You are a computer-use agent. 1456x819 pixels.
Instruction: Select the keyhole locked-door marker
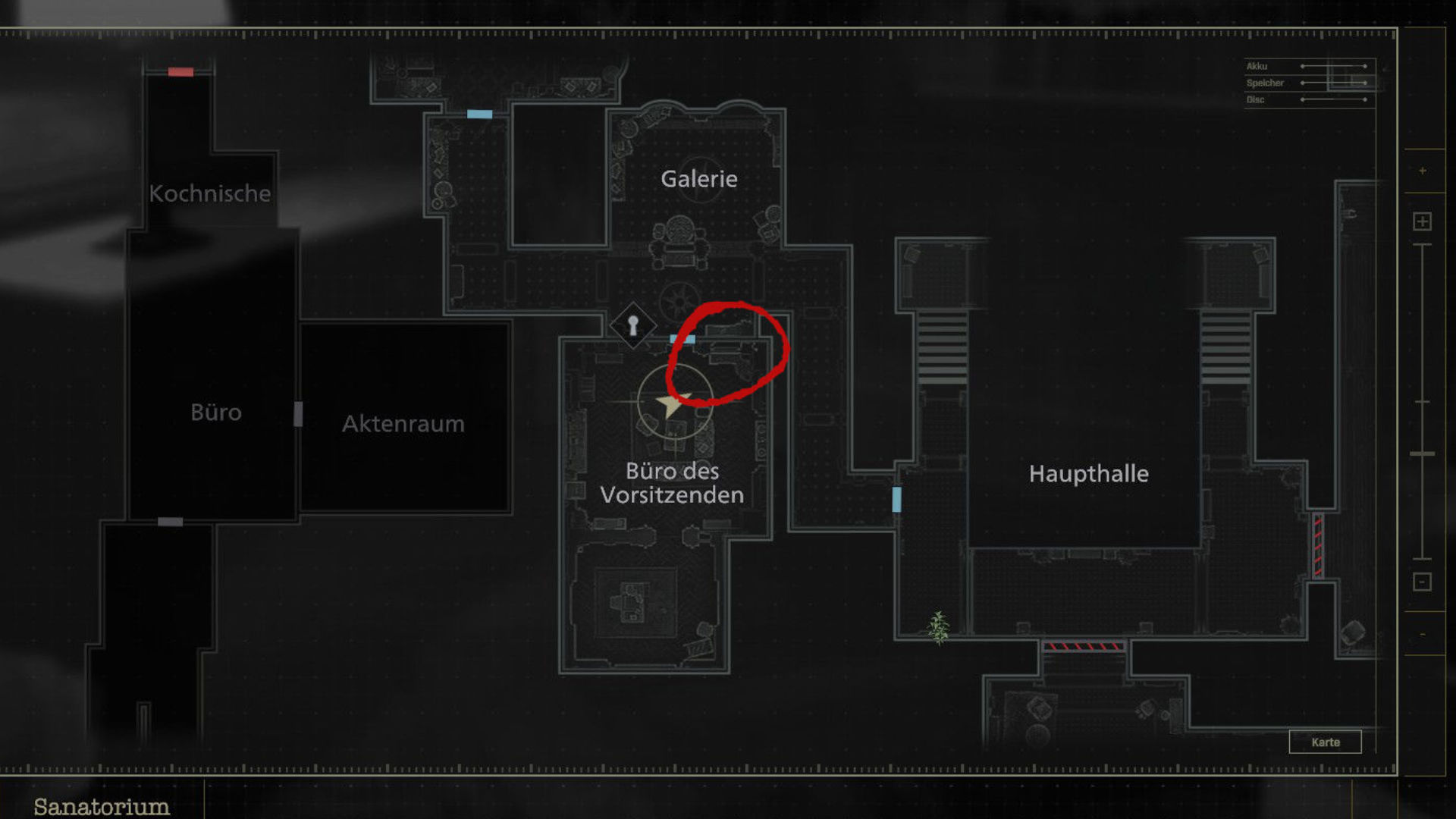click(x=633, y=326)
